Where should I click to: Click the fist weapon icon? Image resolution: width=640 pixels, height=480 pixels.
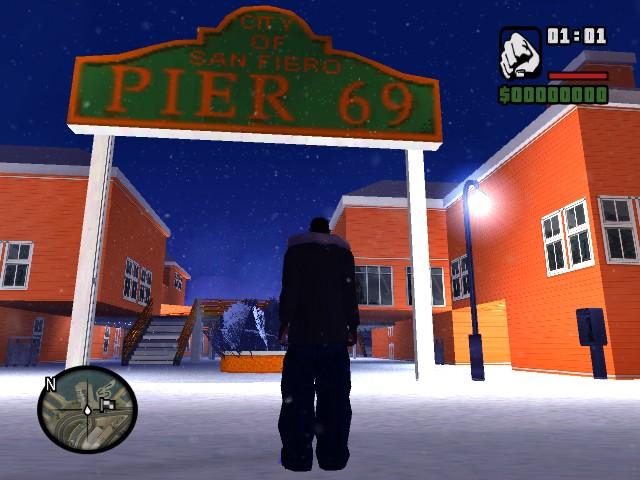[519, 54]
